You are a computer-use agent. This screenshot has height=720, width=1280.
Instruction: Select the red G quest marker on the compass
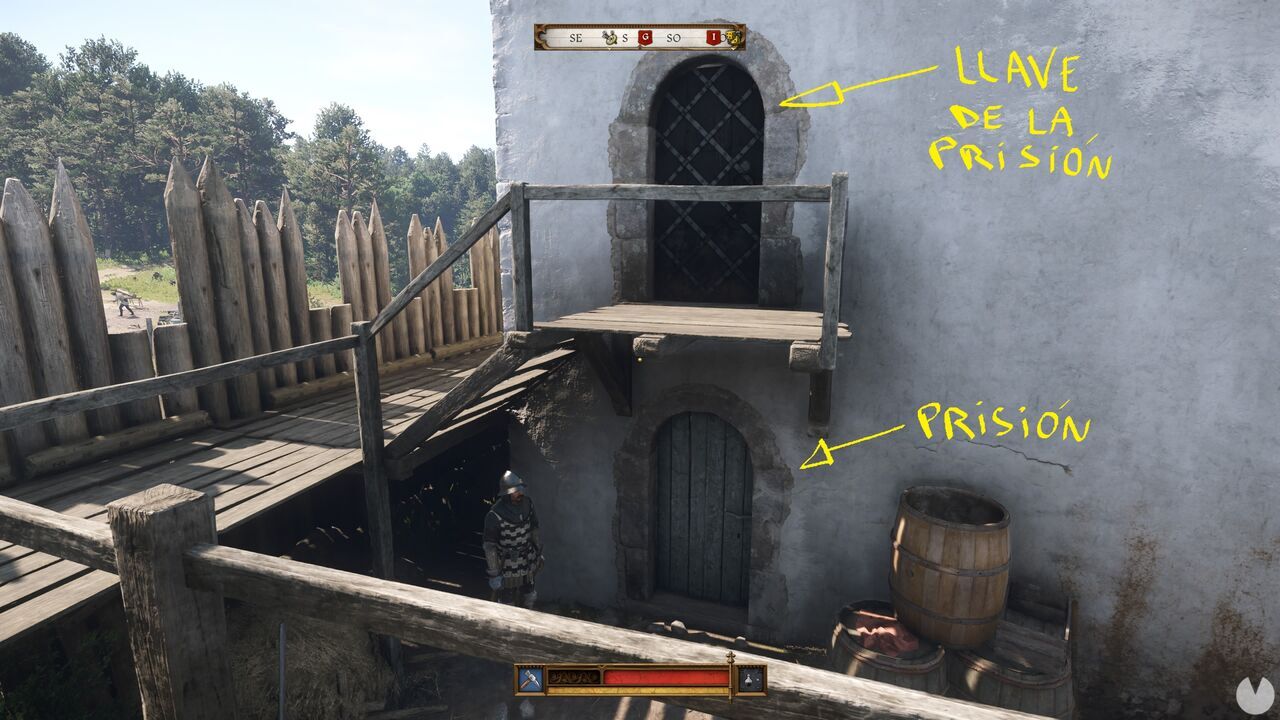[645, 37]
